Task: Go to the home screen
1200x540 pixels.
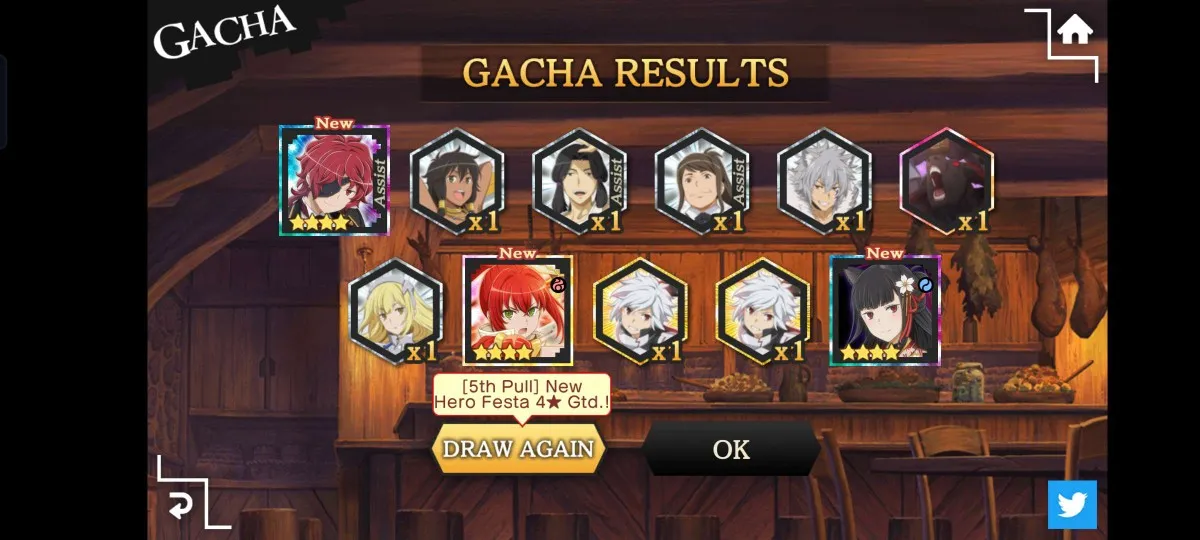Action: (1075, 30)
